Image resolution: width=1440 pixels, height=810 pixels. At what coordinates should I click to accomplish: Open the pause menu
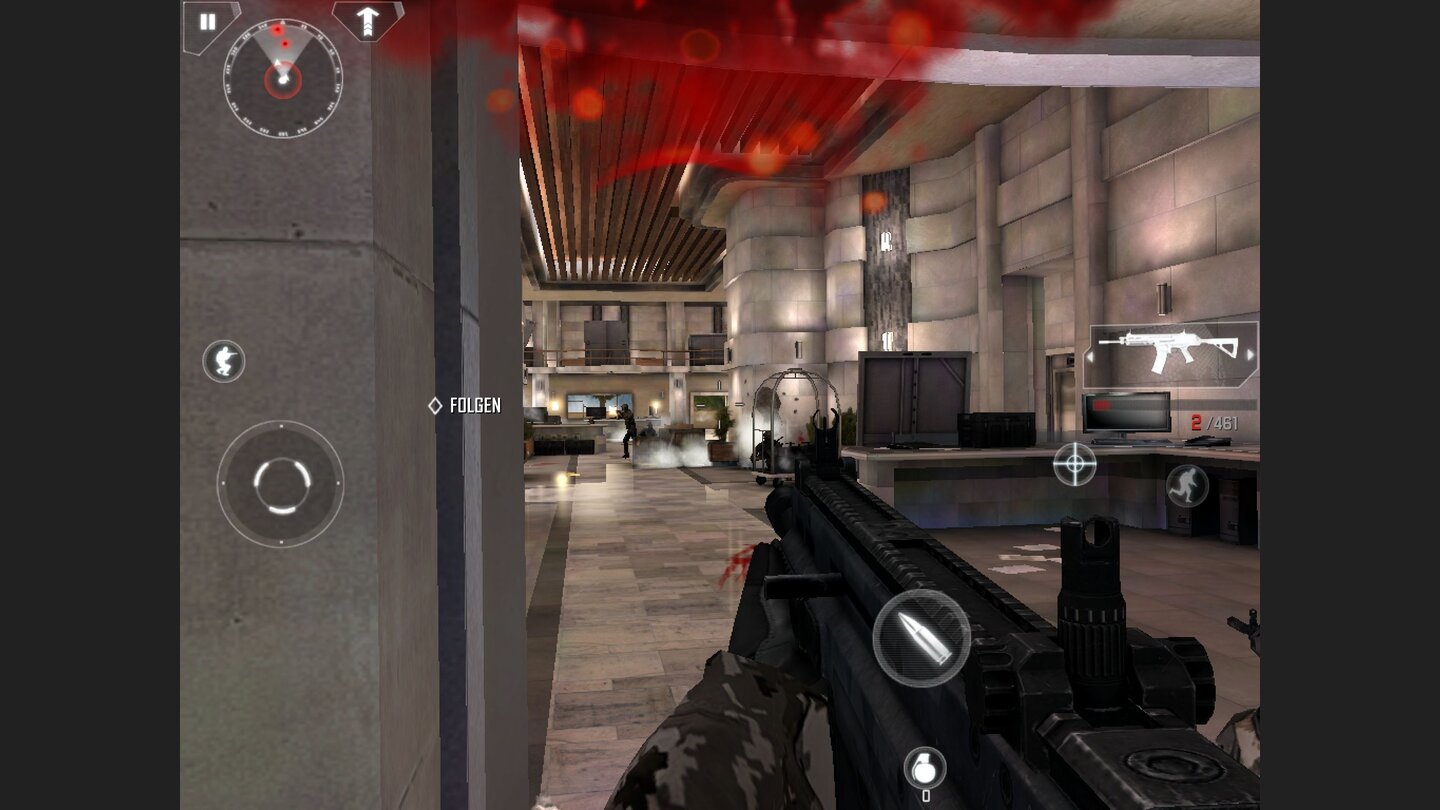[x=207, y=22]
